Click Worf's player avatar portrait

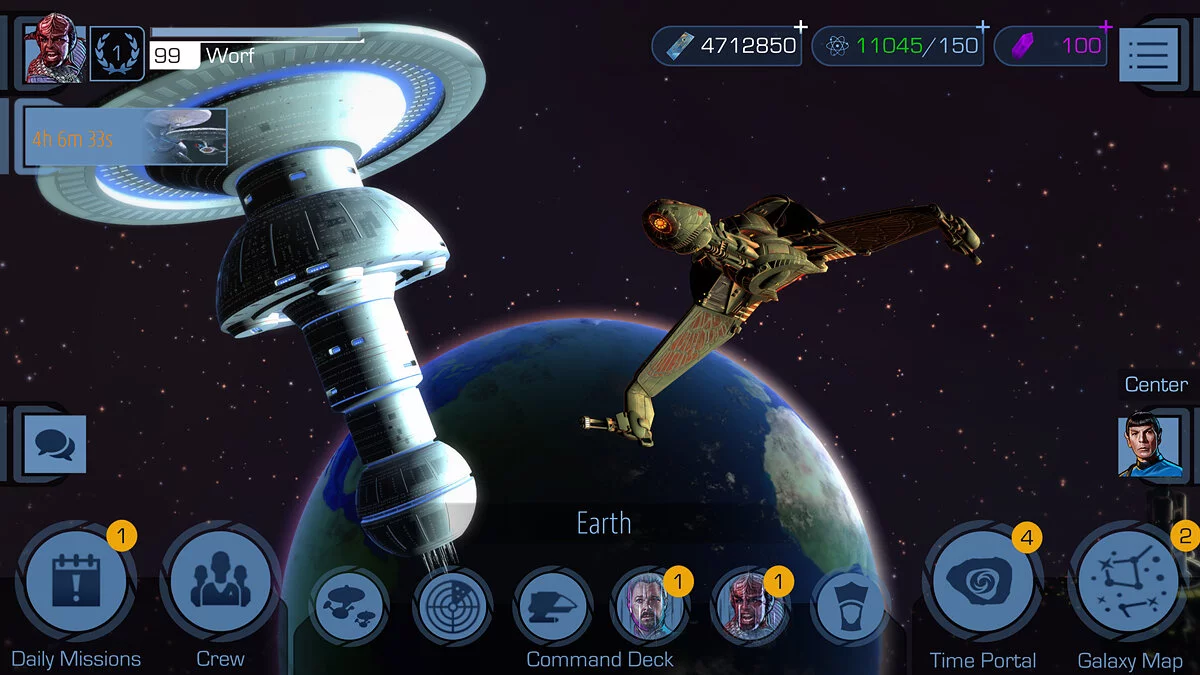tap(54, 48)
